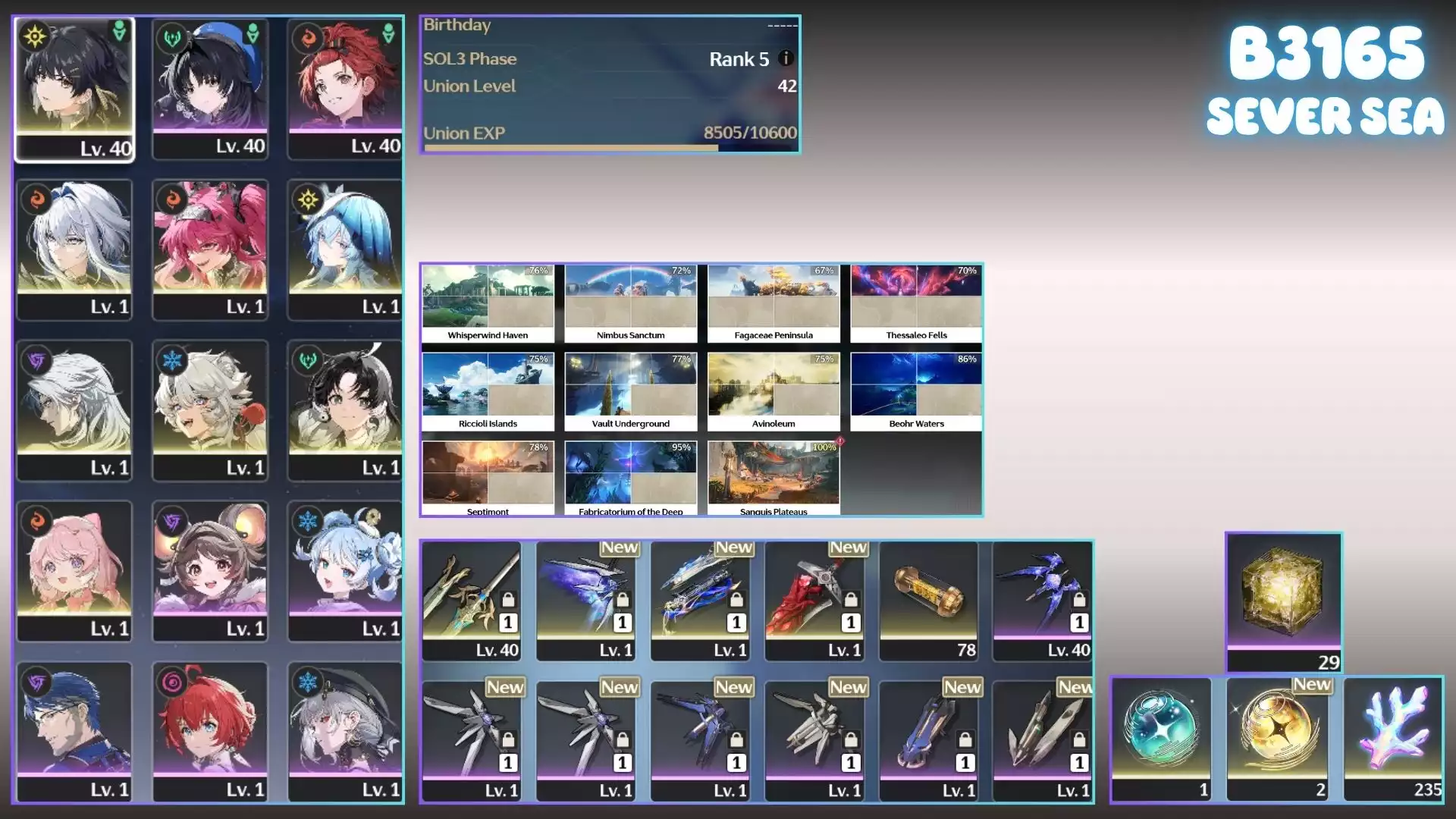Pick the red gauntlet weapon slot
The height and width of the screenshot is (819, 1456).
(x=814, y=601)
